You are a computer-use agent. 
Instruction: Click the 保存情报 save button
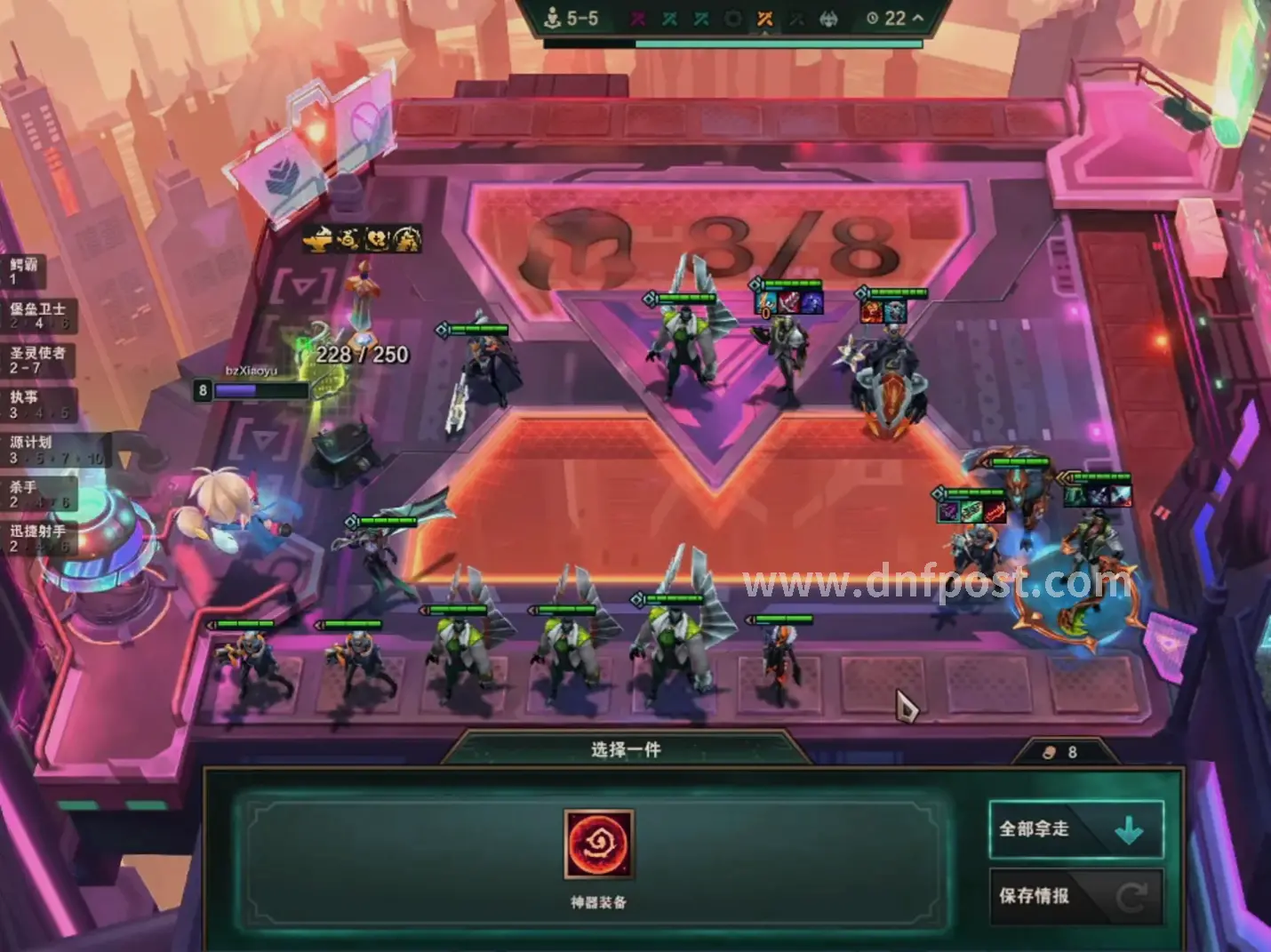pos(1075,895)
